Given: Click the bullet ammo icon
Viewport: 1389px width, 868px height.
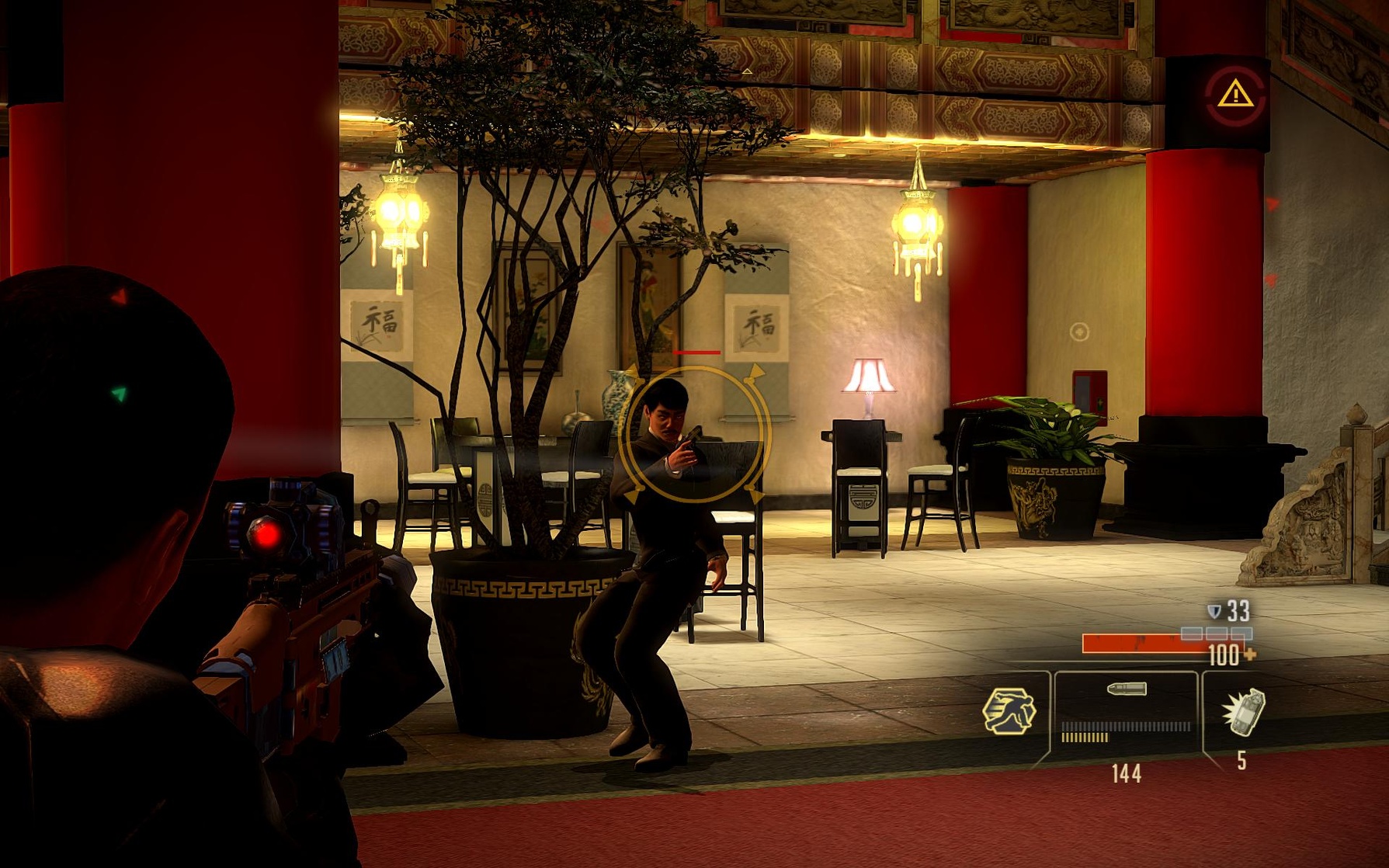Looking at the screenshot, I should click(x=1126, y=689).
